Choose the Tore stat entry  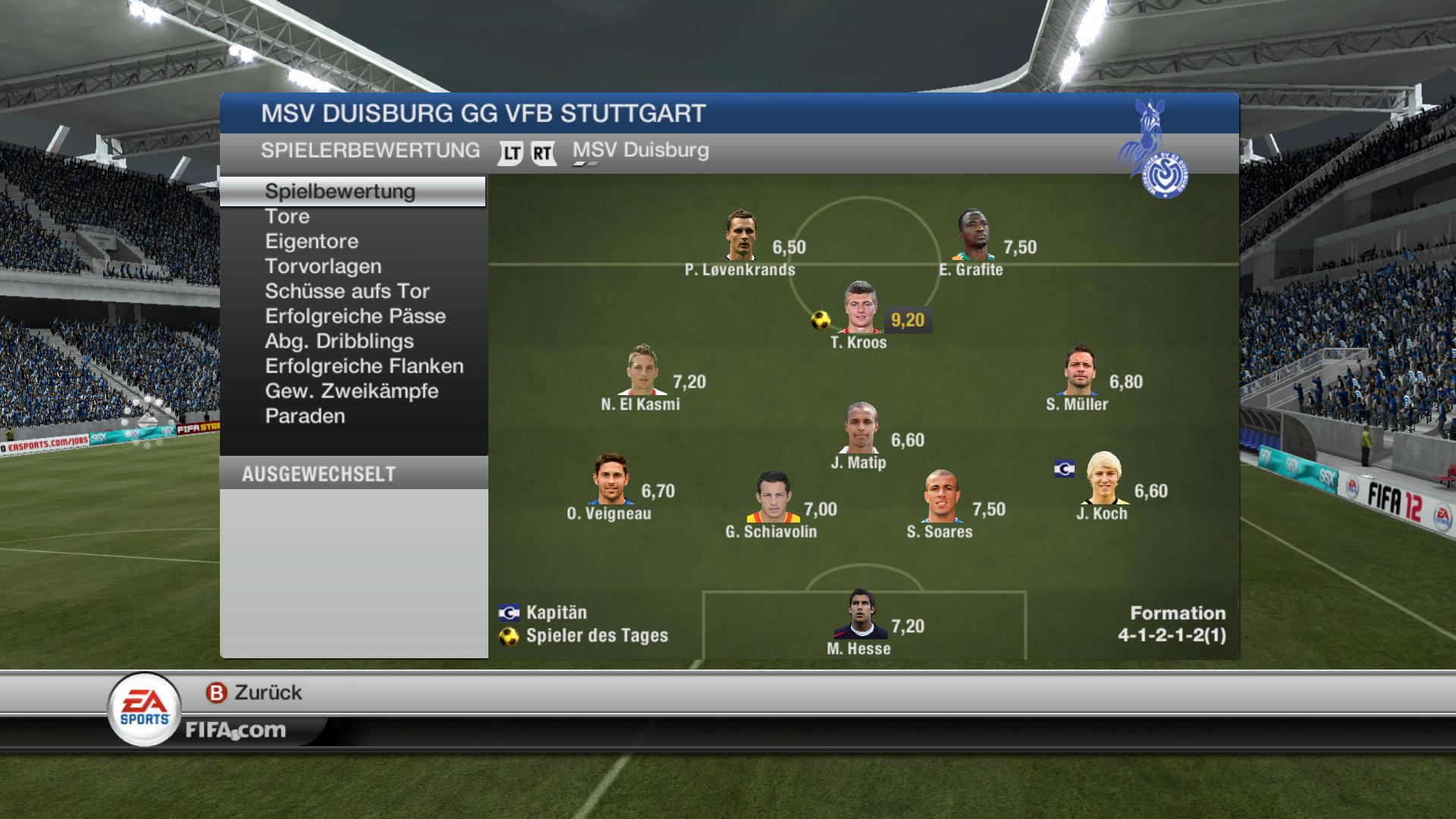pos(287,217)
